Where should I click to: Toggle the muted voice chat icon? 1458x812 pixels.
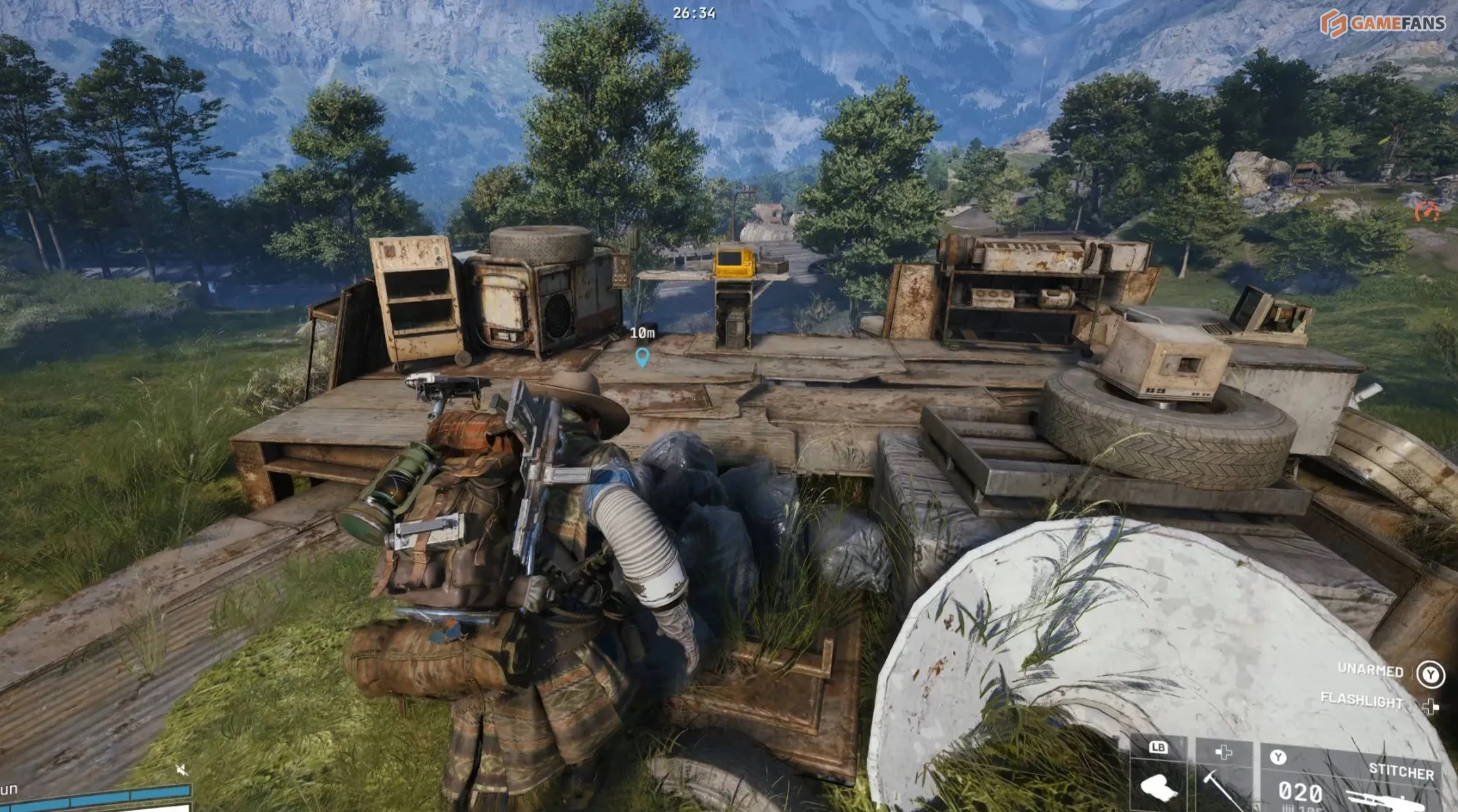[181, 769]
